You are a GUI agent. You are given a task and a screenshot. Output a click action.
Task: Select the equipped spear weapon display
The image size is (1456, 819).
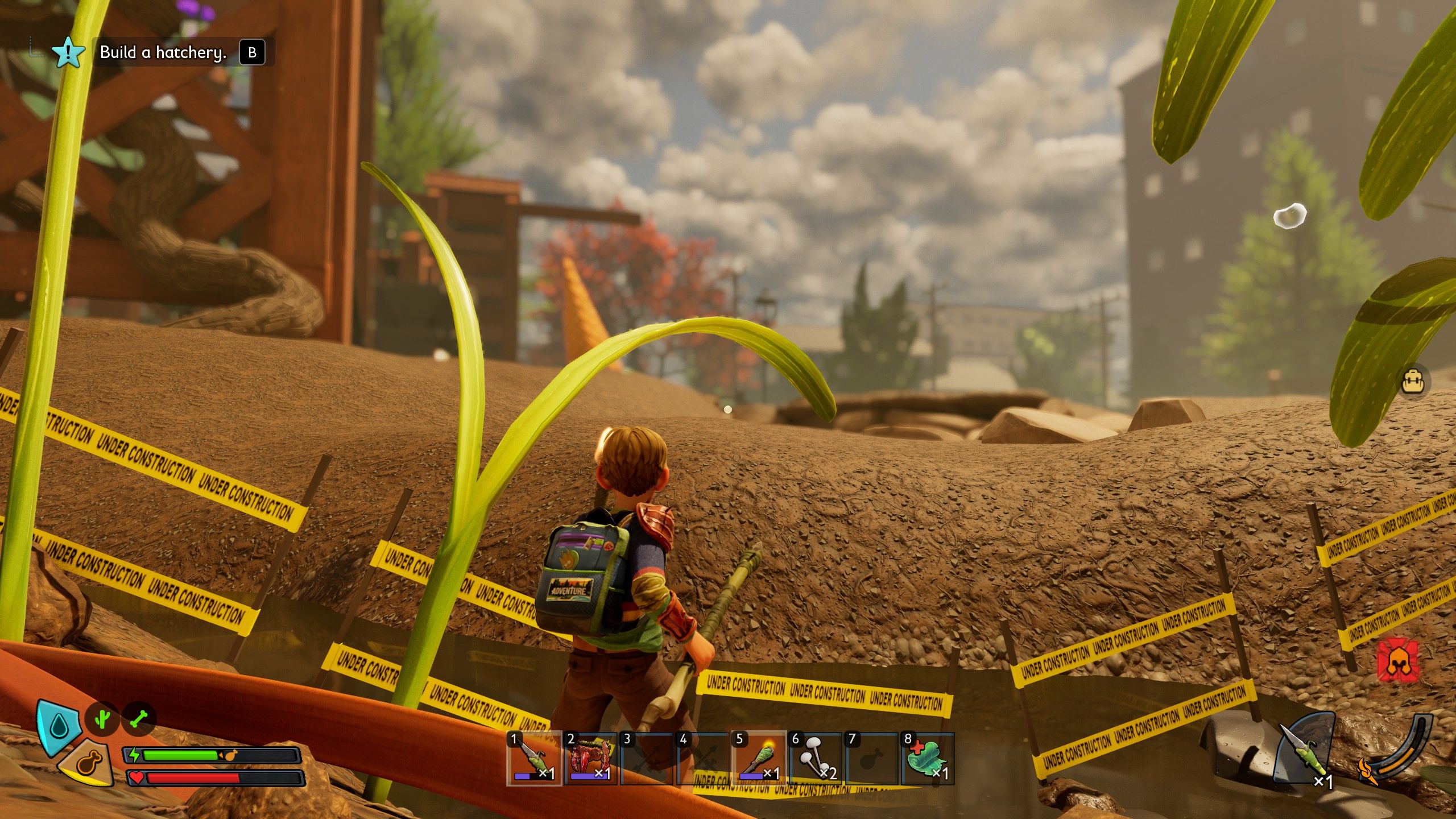pyautogui.click(x=1307, y=751)
